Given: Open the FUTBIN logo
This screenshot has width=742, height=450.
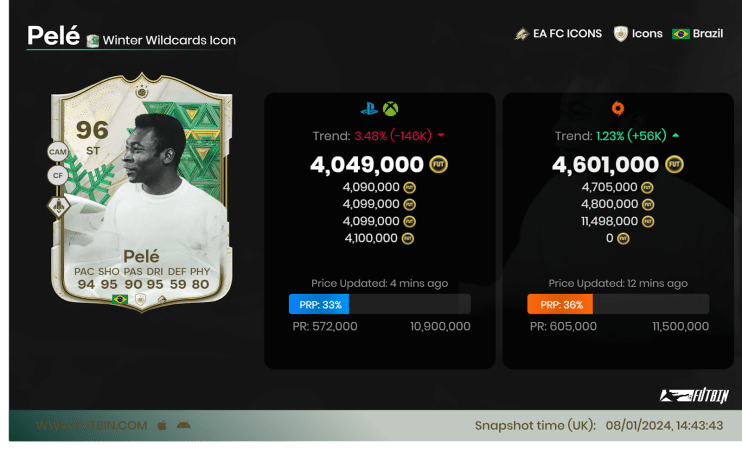Looking at the screenshot, I should [692, 395].
